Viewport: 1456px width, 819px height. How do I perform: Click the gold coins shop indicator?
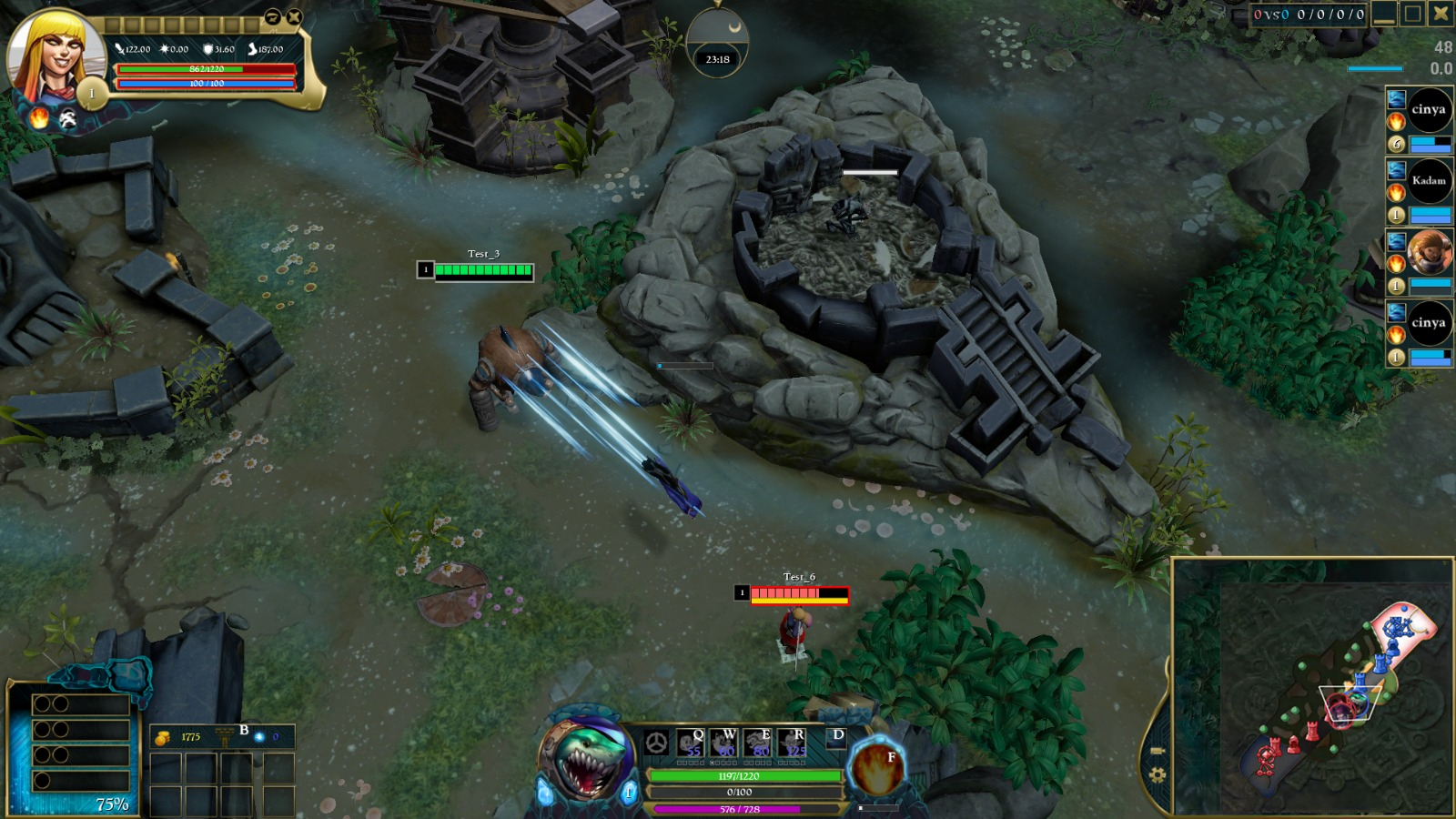tap(162, 737)
